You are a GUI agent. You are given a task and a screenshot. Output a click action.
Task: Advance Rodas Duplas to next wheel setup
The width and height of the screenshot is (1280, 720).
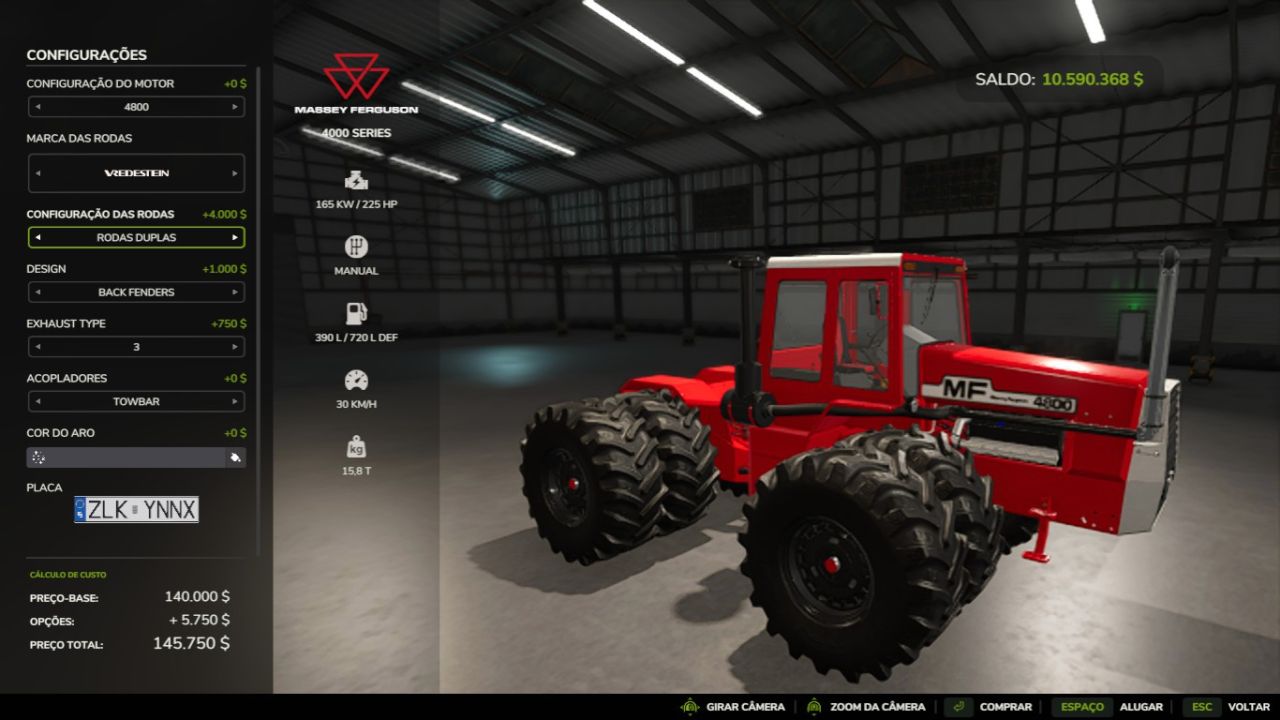pos(235,238)
